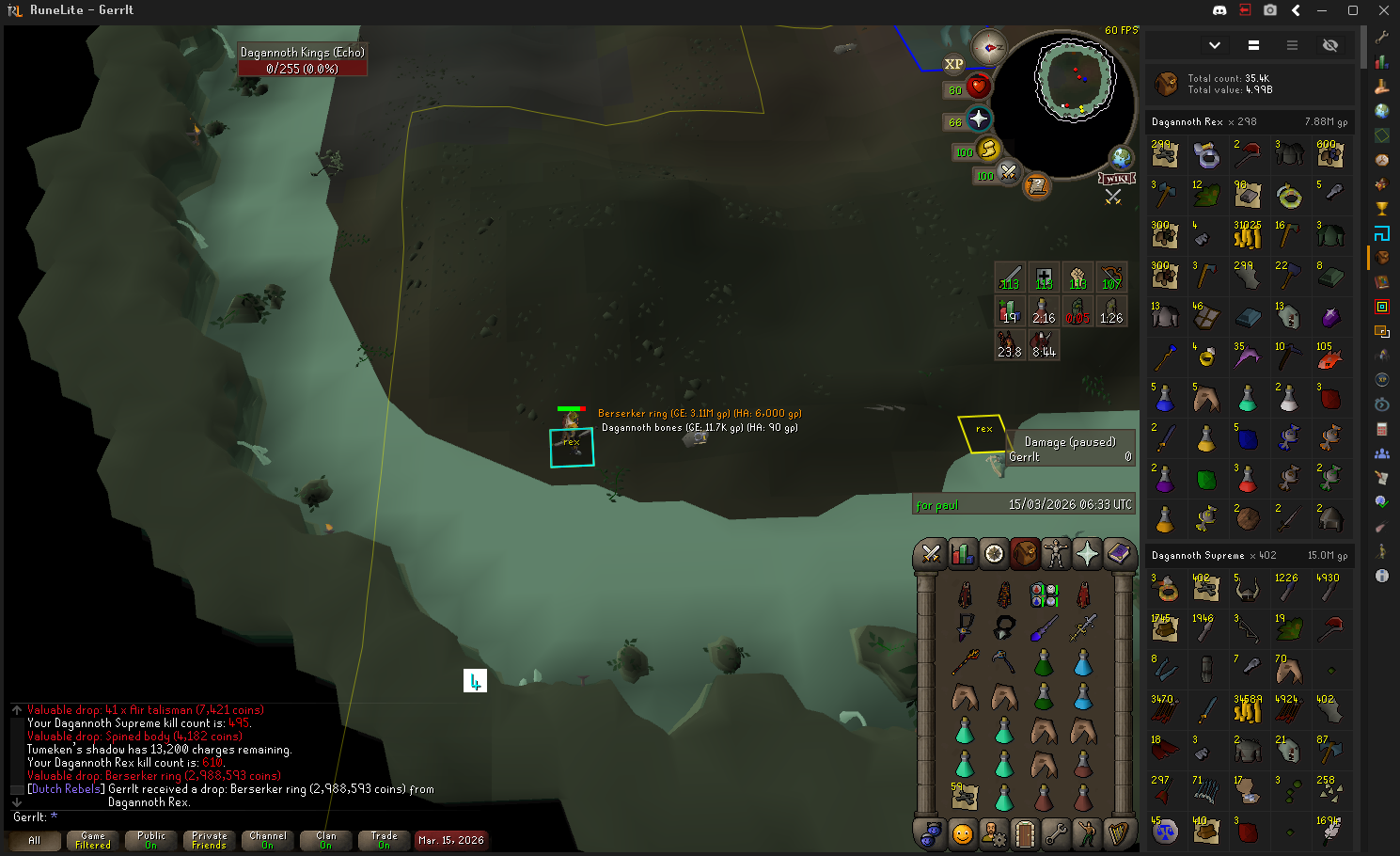Toggle the run energy orb

(988, 149)
